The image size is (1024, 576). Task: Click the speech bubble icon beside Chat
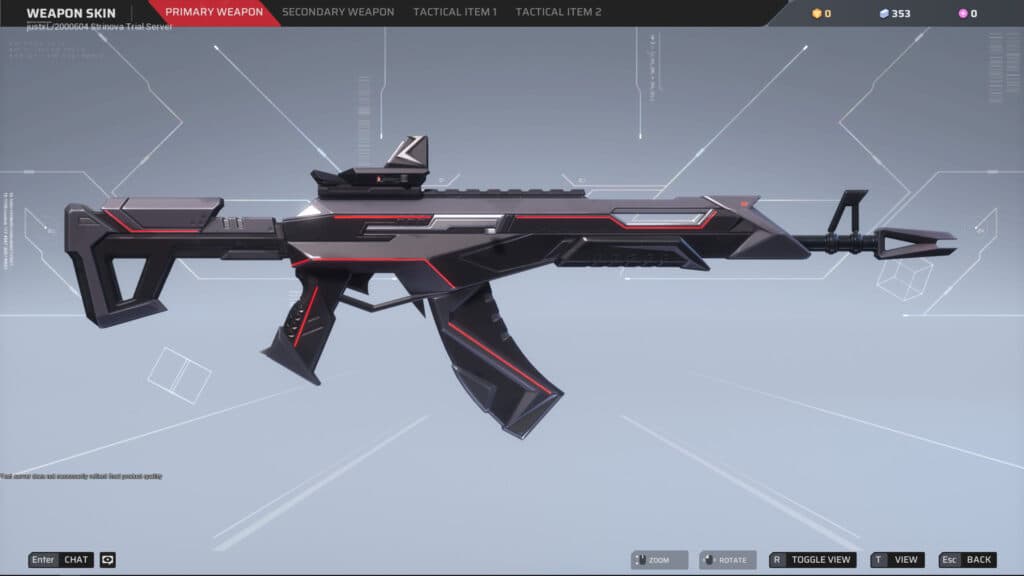(108, 560)
